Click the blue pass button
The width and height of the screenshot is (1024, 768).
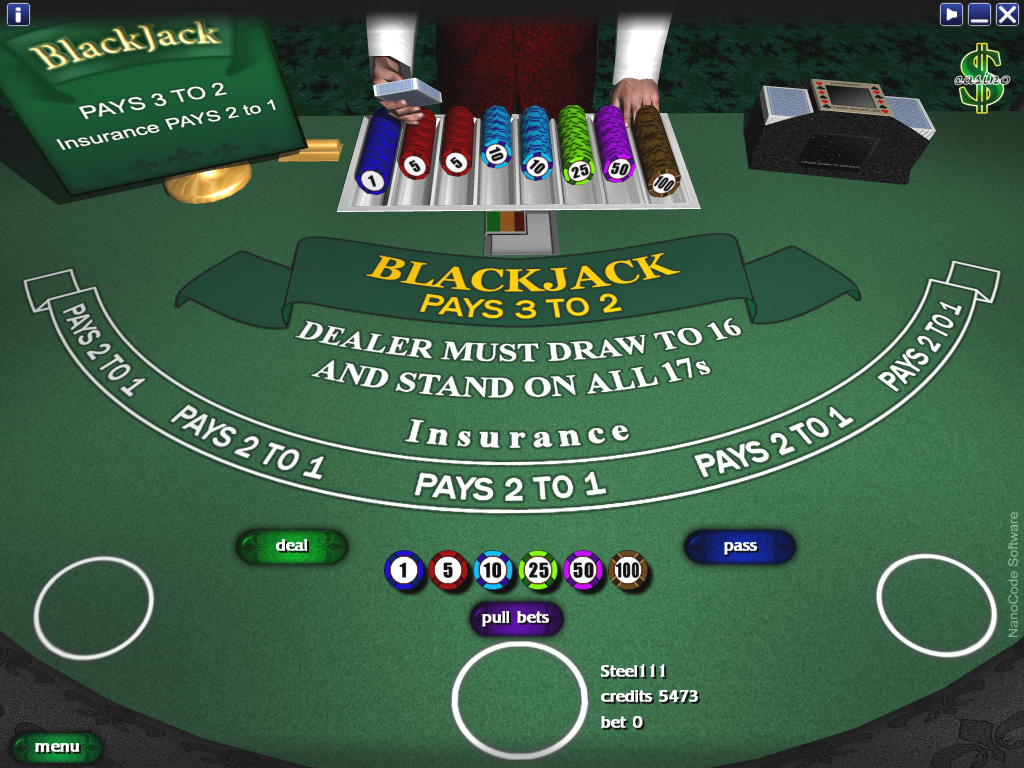coord(740,547)
